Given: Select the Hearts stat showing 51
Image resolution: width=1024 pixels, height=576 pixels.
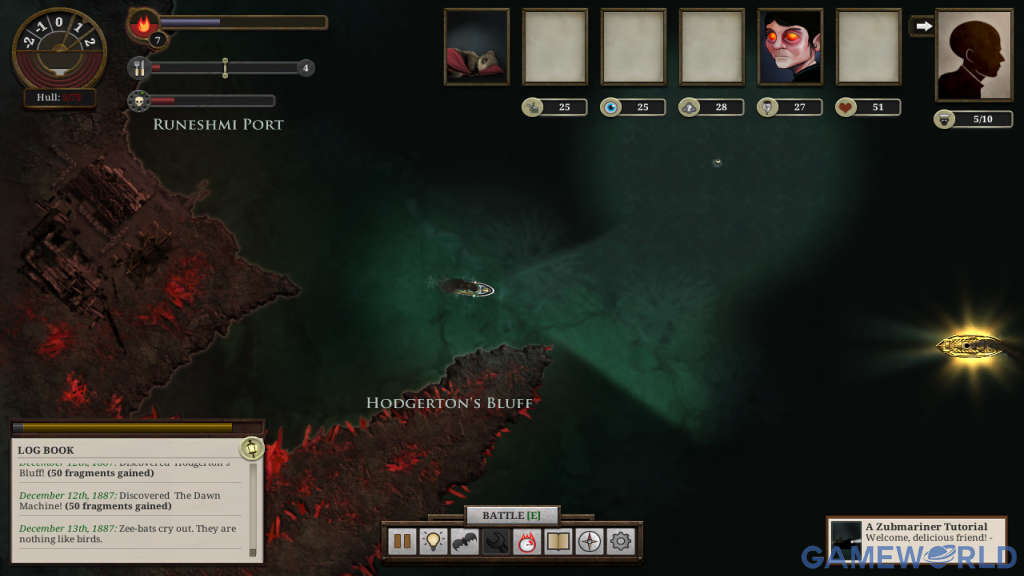Looking at the screenshot, I should pos(868,107).
